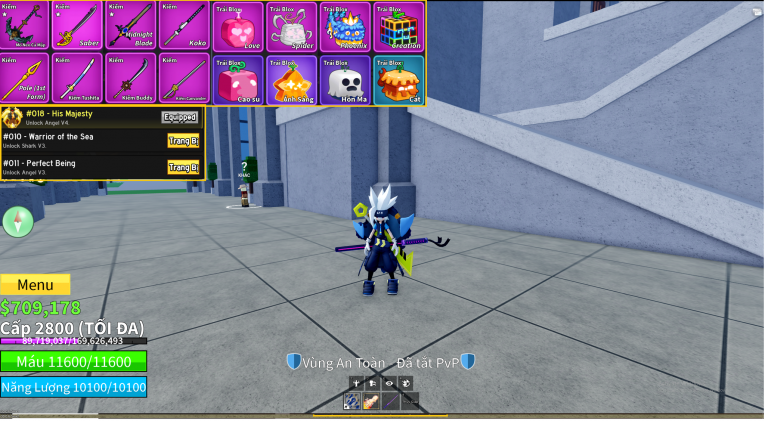Open the yellow Menu button

point(35,285)
